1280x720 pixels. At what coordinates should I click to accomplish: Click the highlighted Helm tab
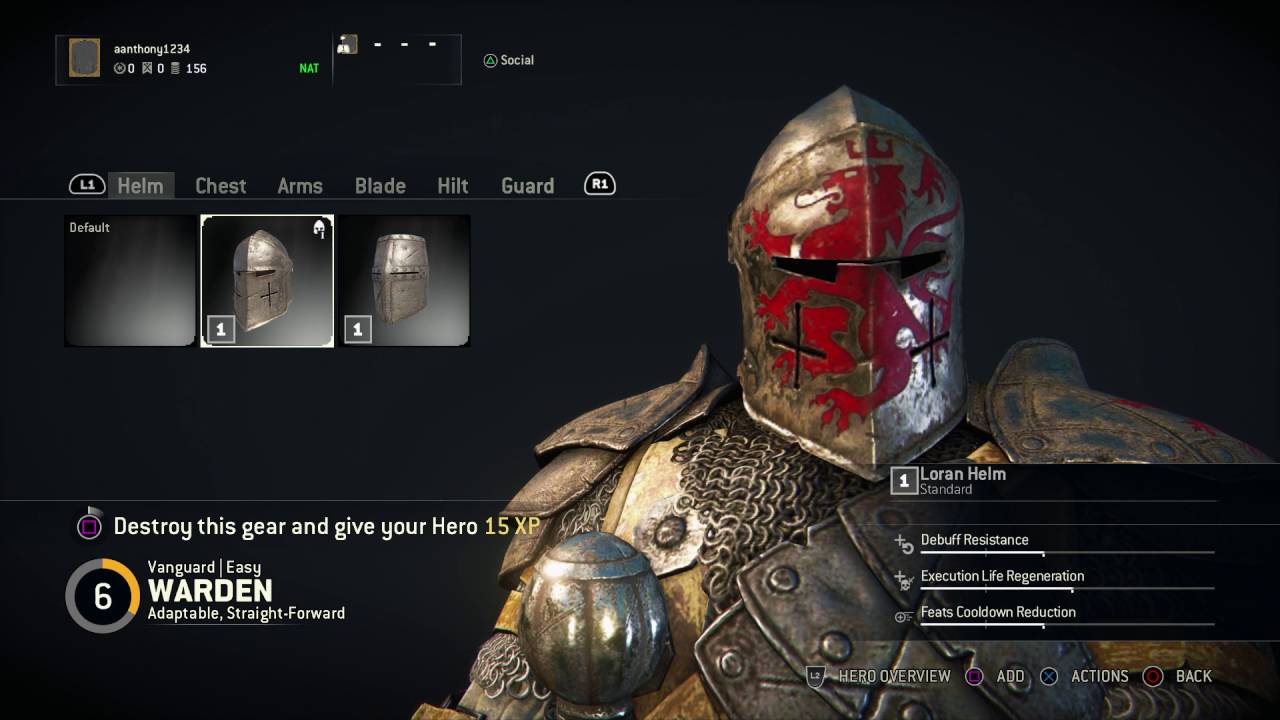(140, 186)
